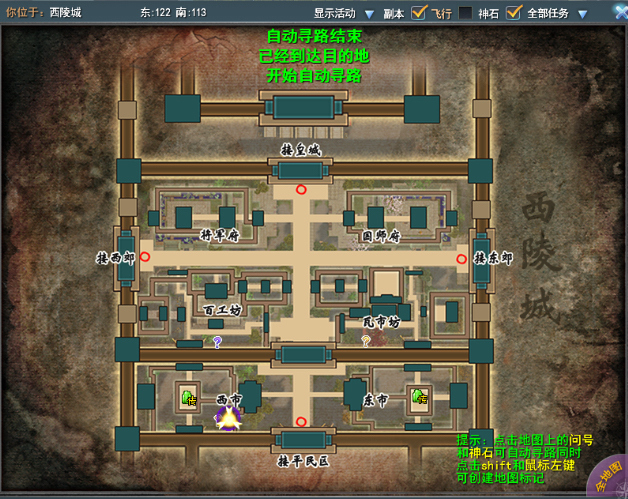Screen dimensions: 628x499
Task: Toggle the 副本 checkbox
Action: point(419,13)
